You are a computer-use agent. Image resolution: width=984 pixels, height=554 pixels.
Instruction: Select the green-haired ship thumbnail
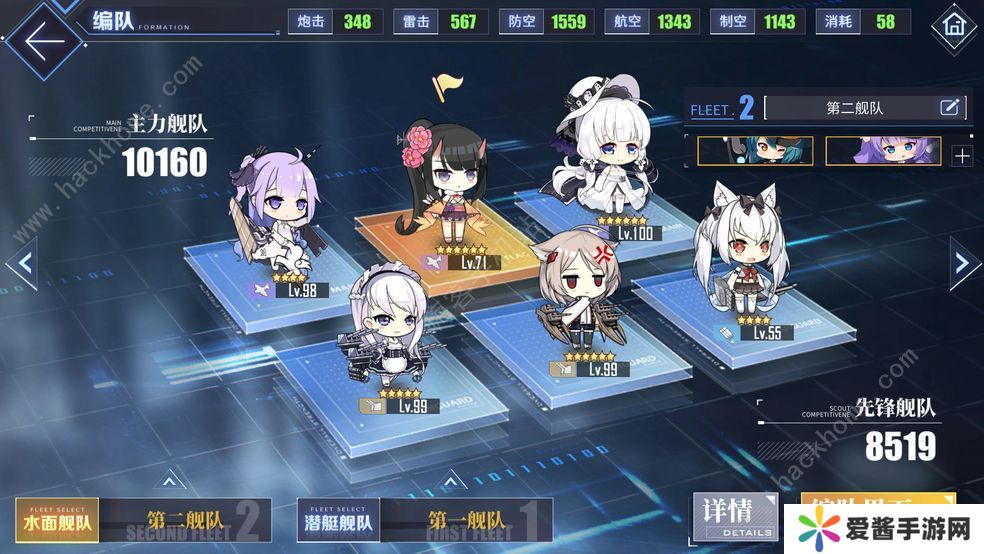[x=755, y=151]
